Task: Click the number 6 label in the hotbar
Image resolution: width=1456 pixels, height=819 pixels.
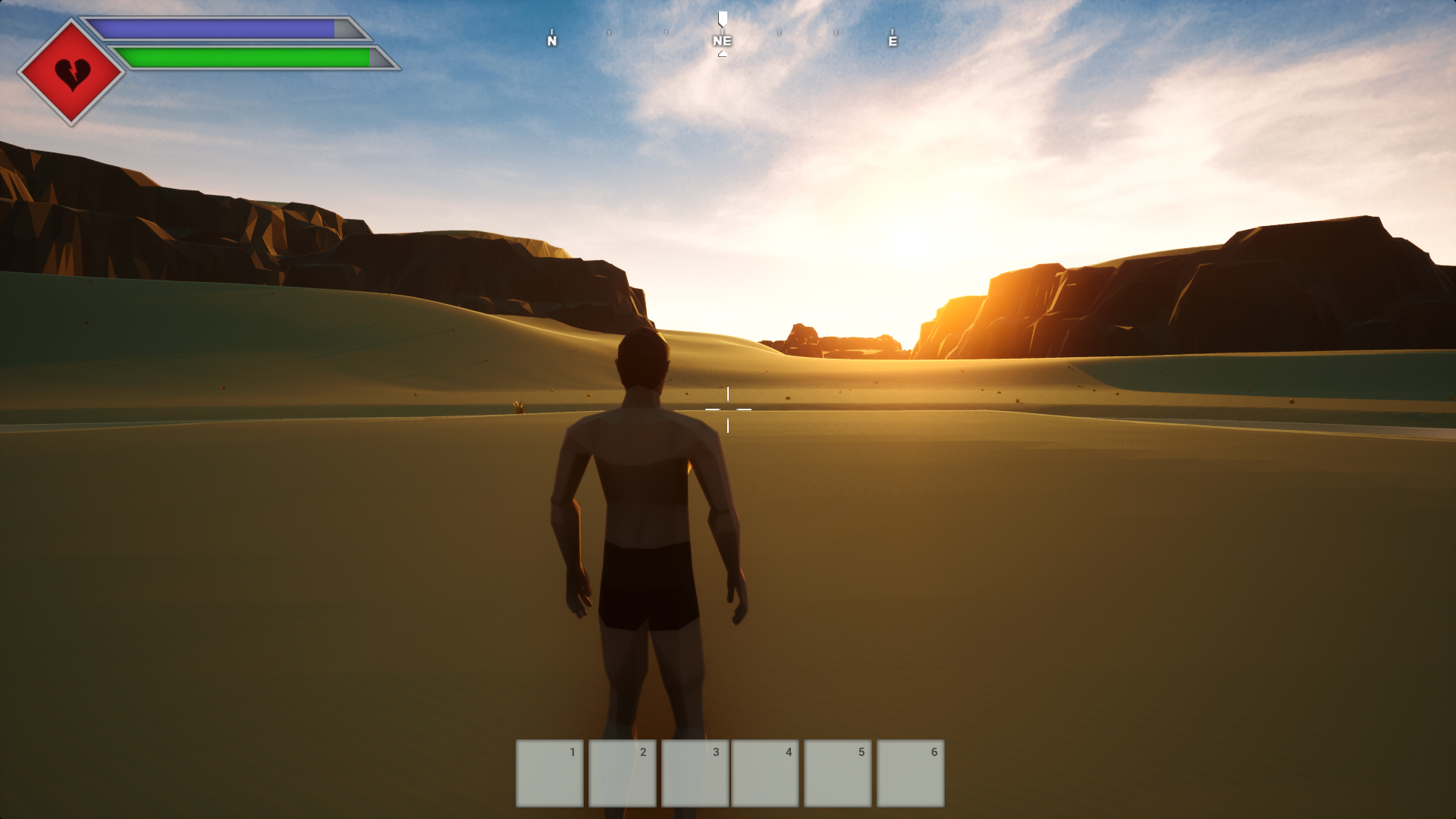Action: coord(934,752)
